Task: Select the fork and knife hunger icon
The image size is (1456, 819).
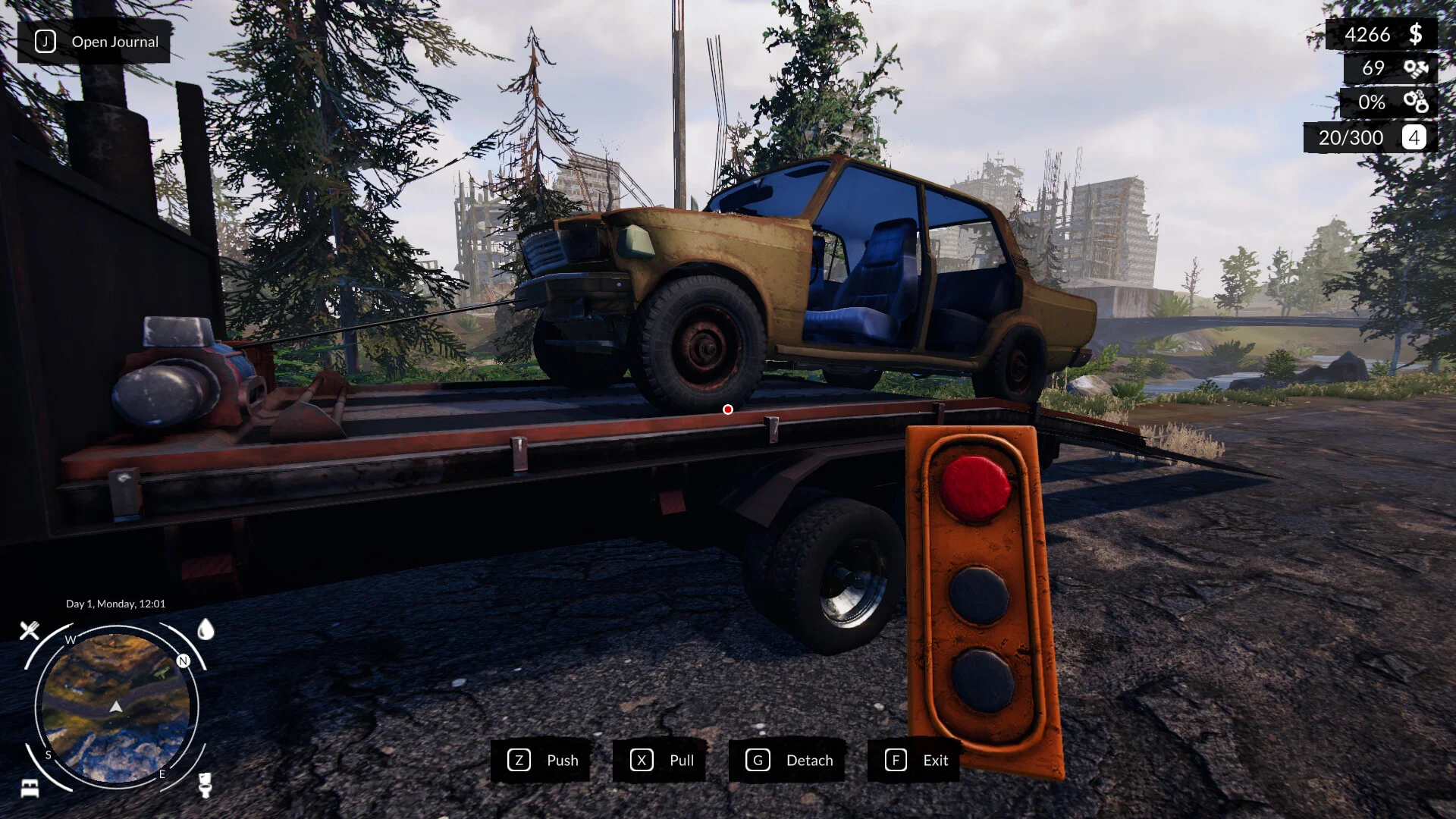Action: (x=30, y=630)
